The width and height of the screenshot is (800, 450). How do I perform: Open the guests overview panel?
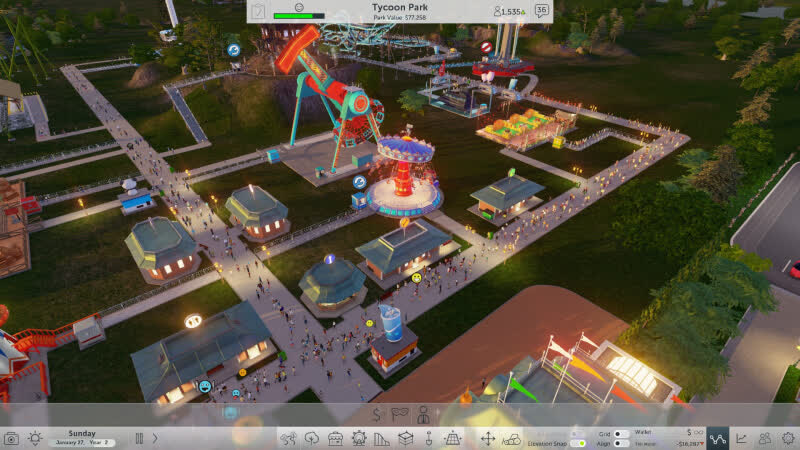[x=765, y=438]
